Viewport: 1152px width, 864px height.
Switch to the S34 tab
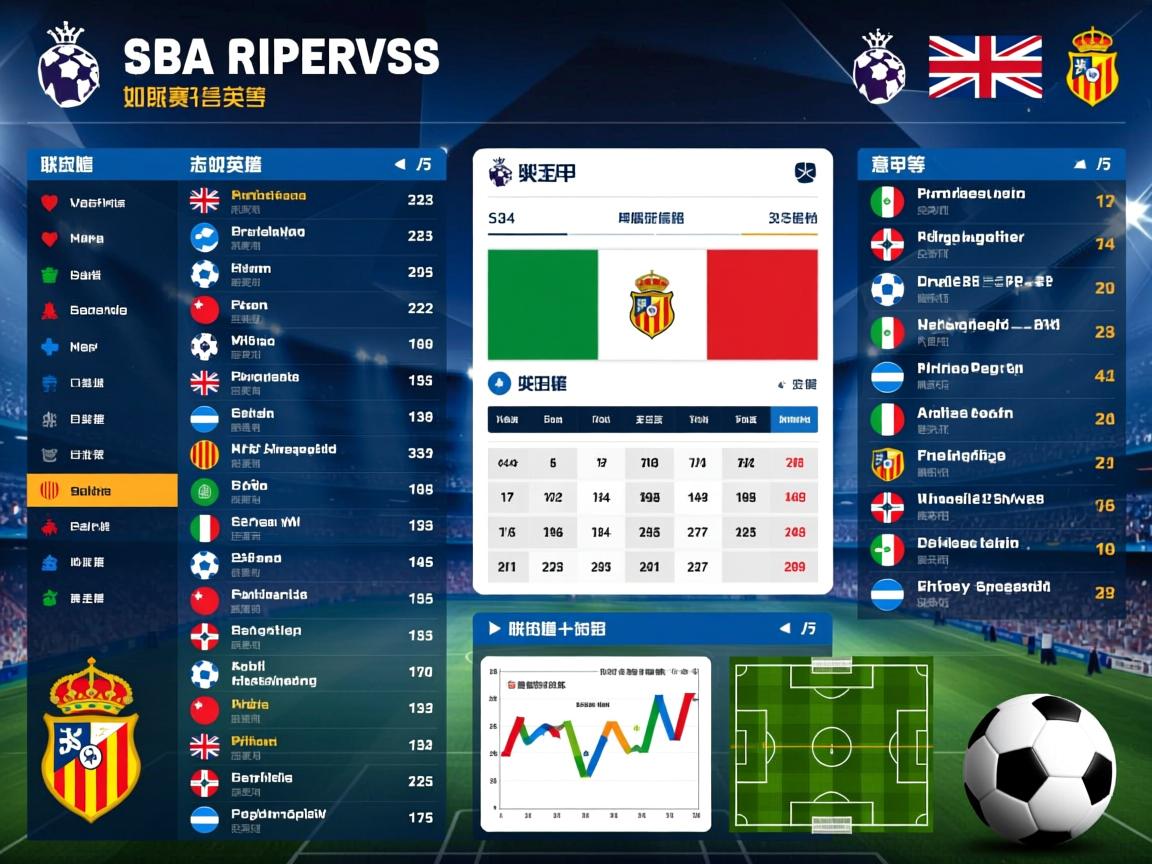(x=502, y=218)
